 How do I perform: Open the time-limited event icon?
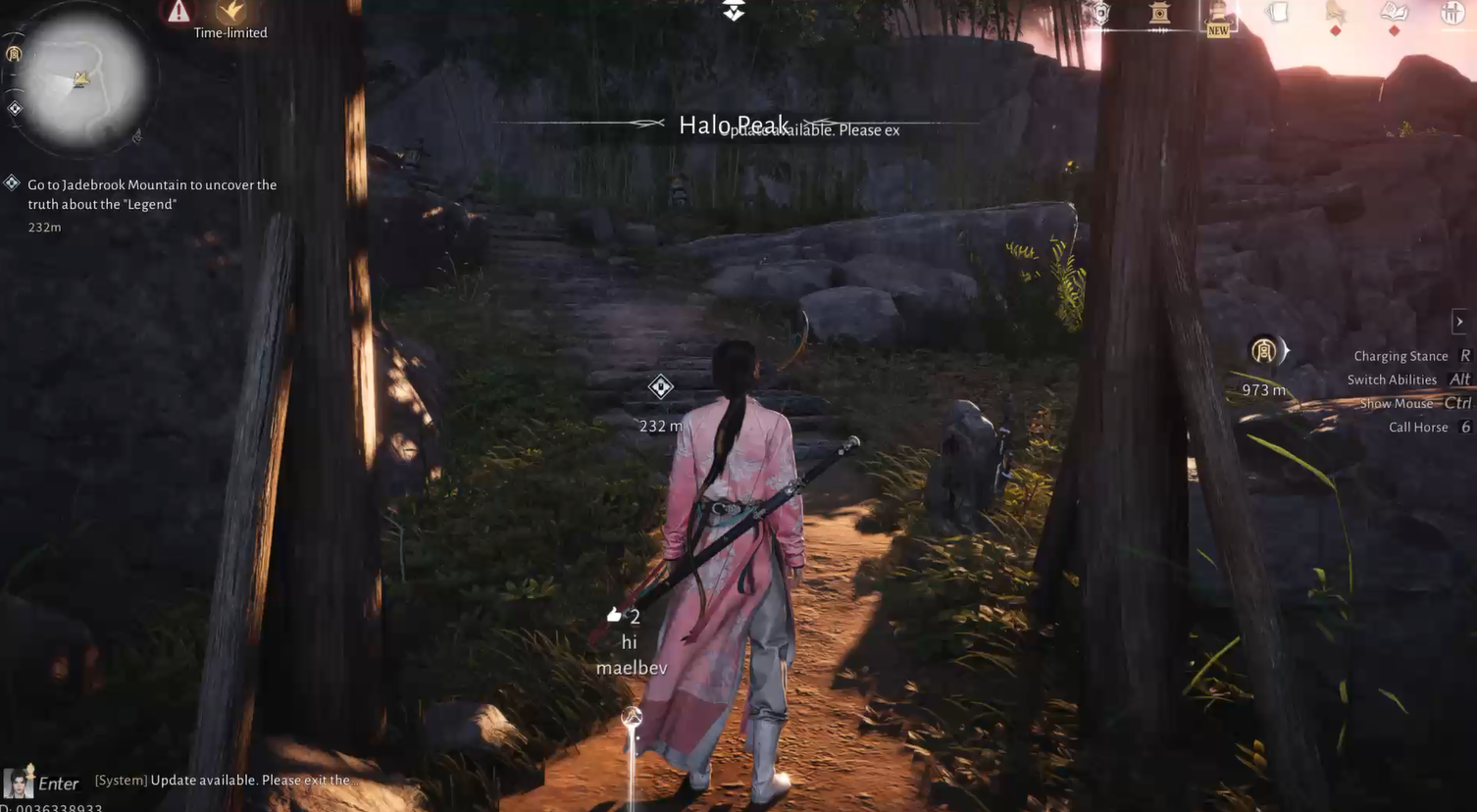pyautogui.click(x=231, y=14)
